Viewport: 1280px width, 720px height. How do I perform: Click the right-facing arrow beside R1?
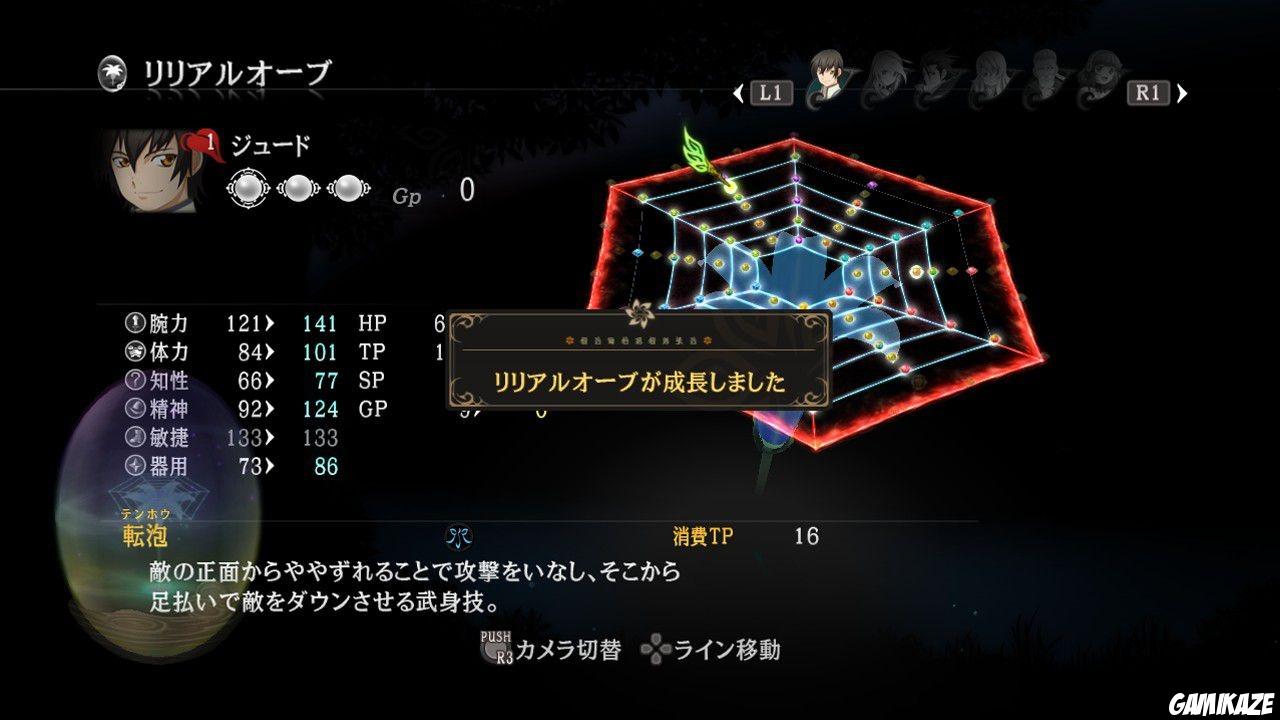coord(1182,93)
